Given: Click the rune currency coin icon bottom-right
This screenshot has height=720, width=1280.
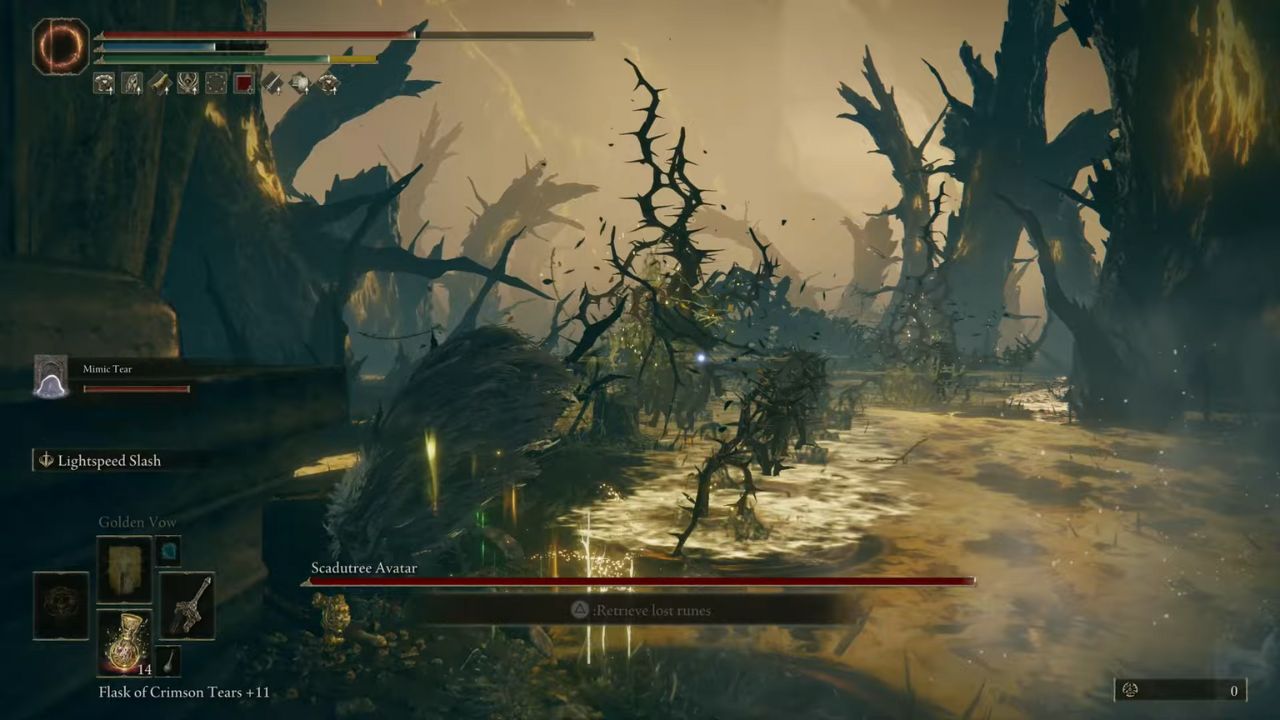Looking at the screenshot, I should [x=1131, y=690].
